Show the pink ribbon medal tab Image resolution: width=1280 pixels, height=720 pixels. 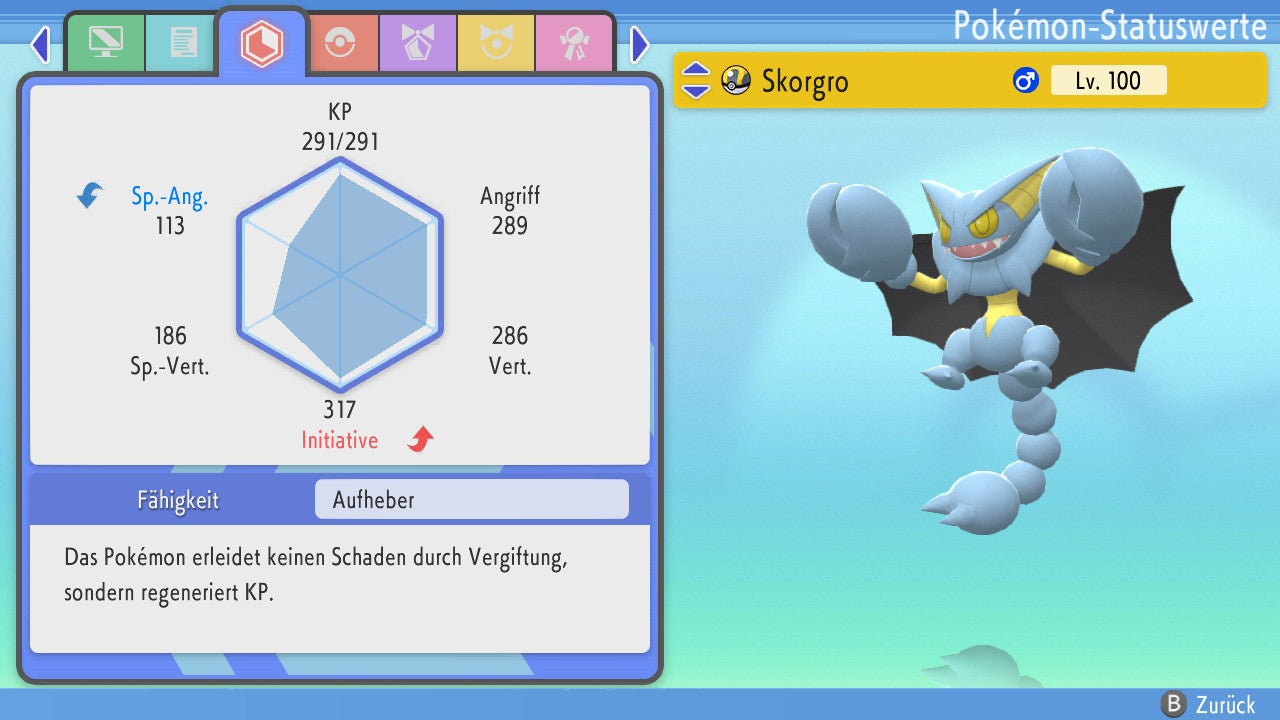pyautogui.click(x=573, y=43)
